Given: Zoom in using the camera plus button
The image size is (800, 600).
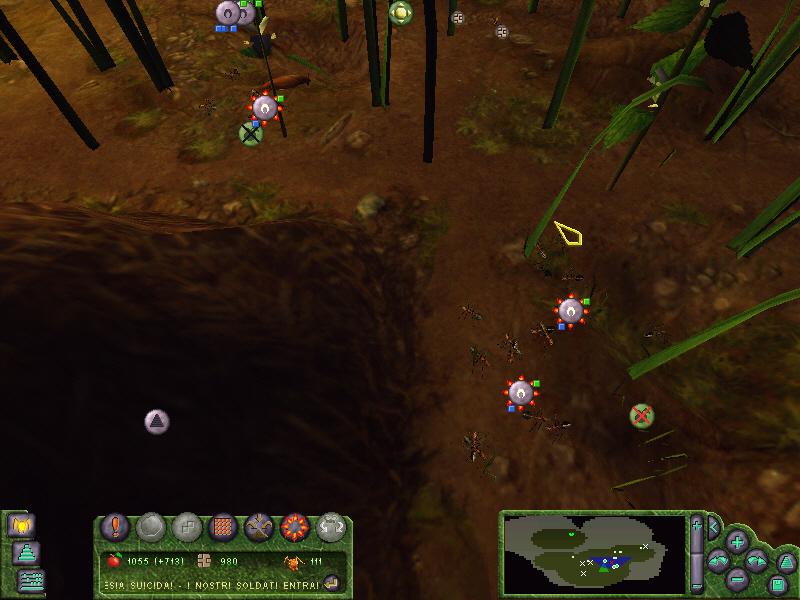Looking at the screenshot, I should [x=737, y=542].
